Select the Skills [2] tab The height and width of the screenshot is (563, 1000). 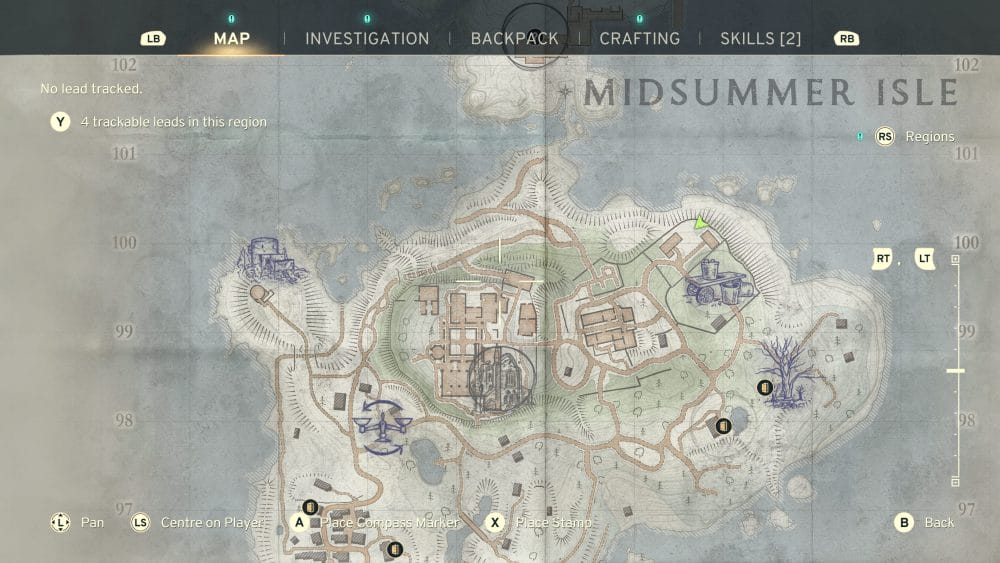[761, 39]
